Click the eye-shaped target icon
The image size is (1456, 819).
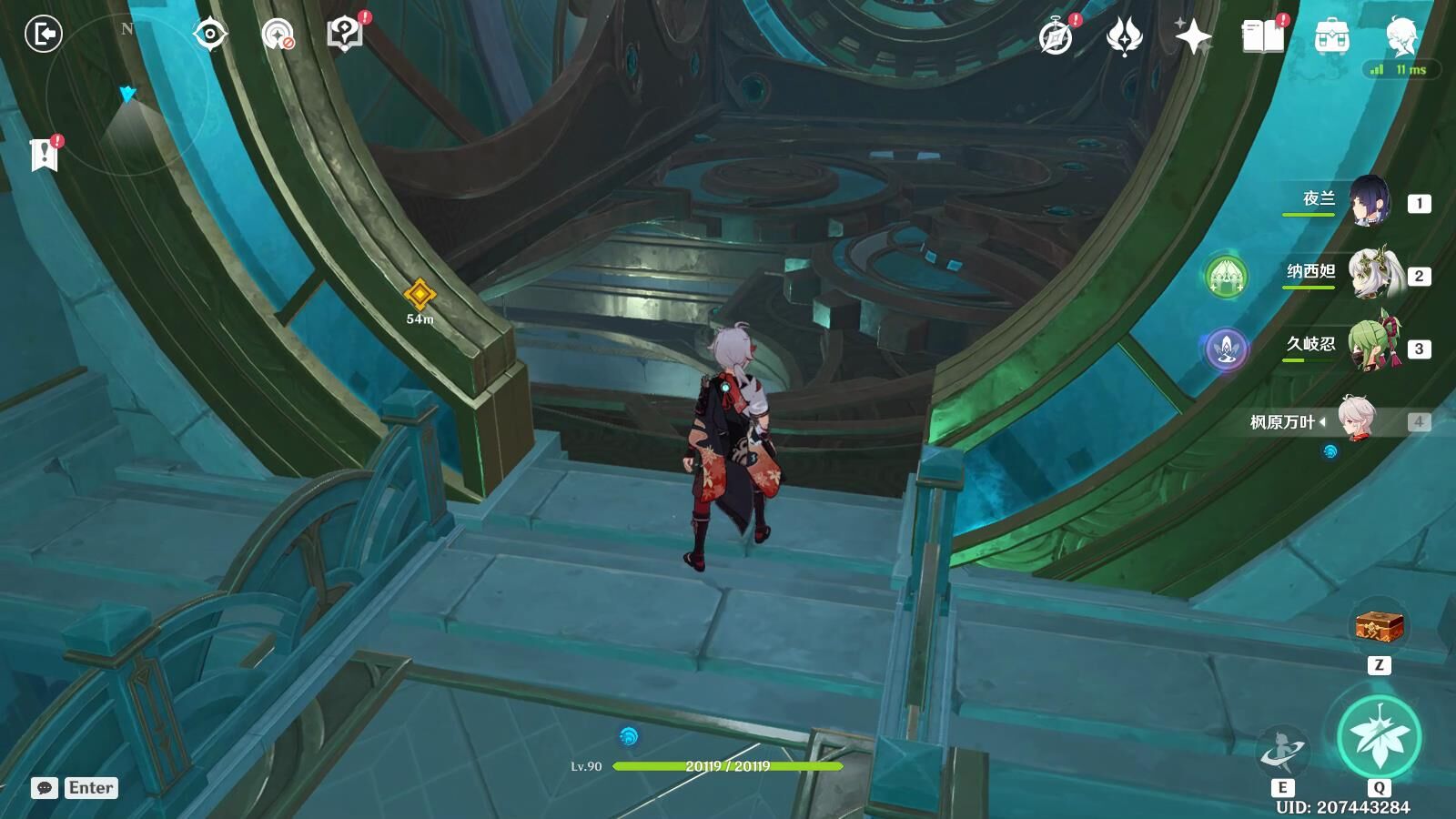210,35
